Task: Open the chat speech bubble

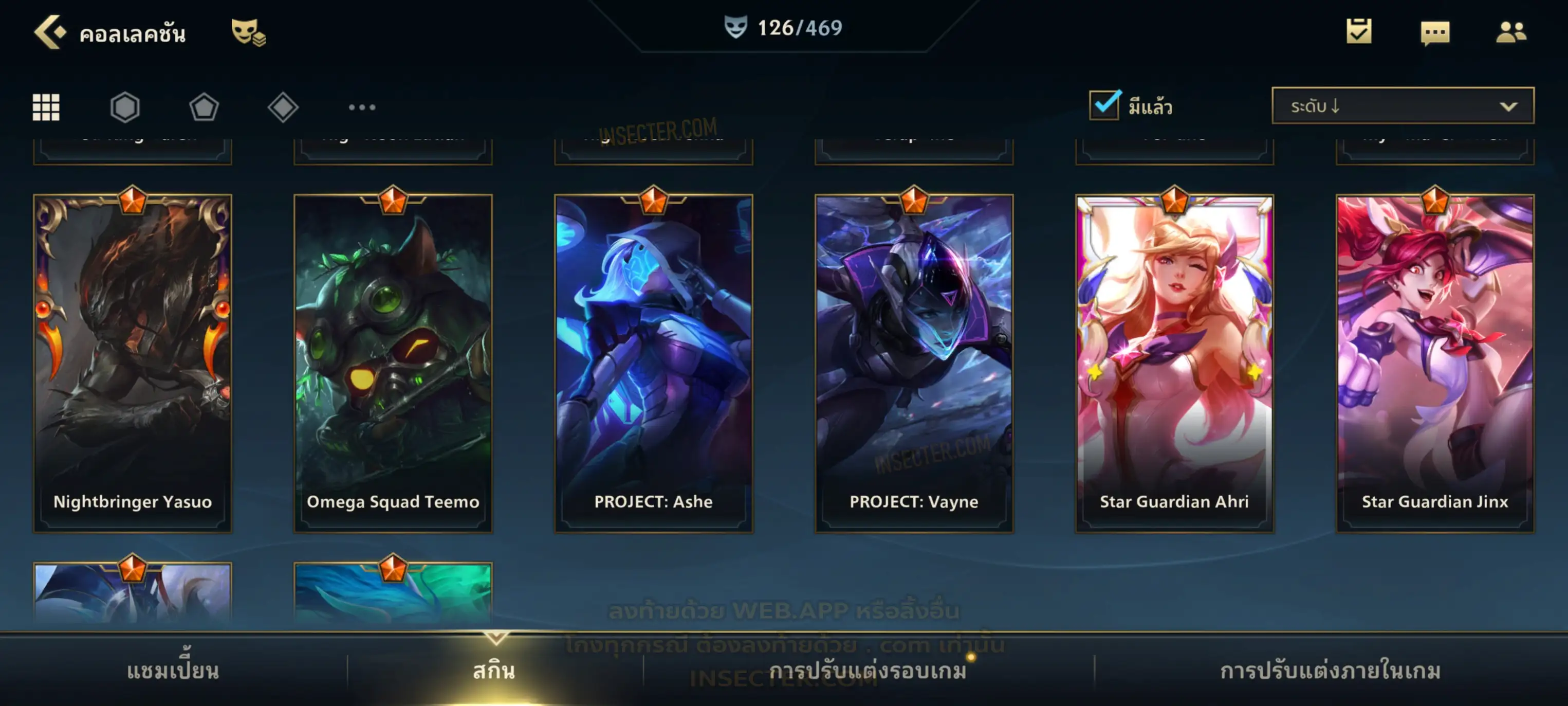Action: (1435, 33)
